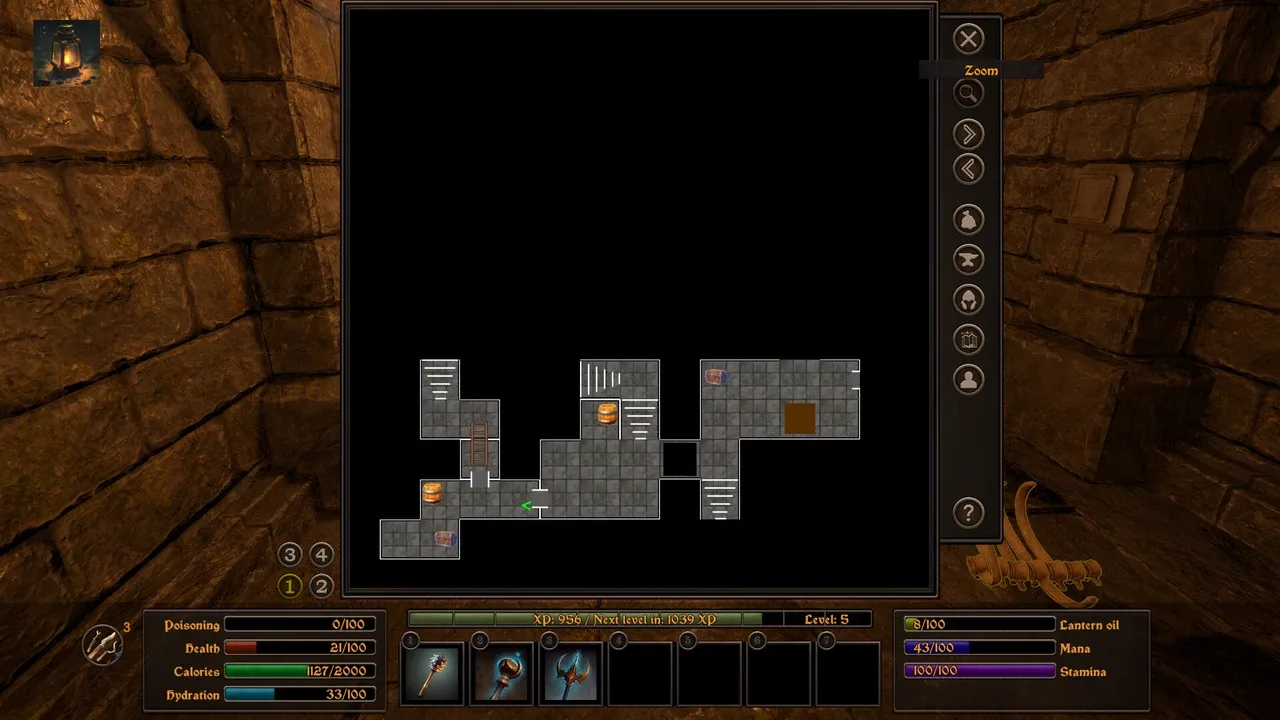Go to previous map with left chevron
This screenshot has height=720, width=1280.
(968, 169)
